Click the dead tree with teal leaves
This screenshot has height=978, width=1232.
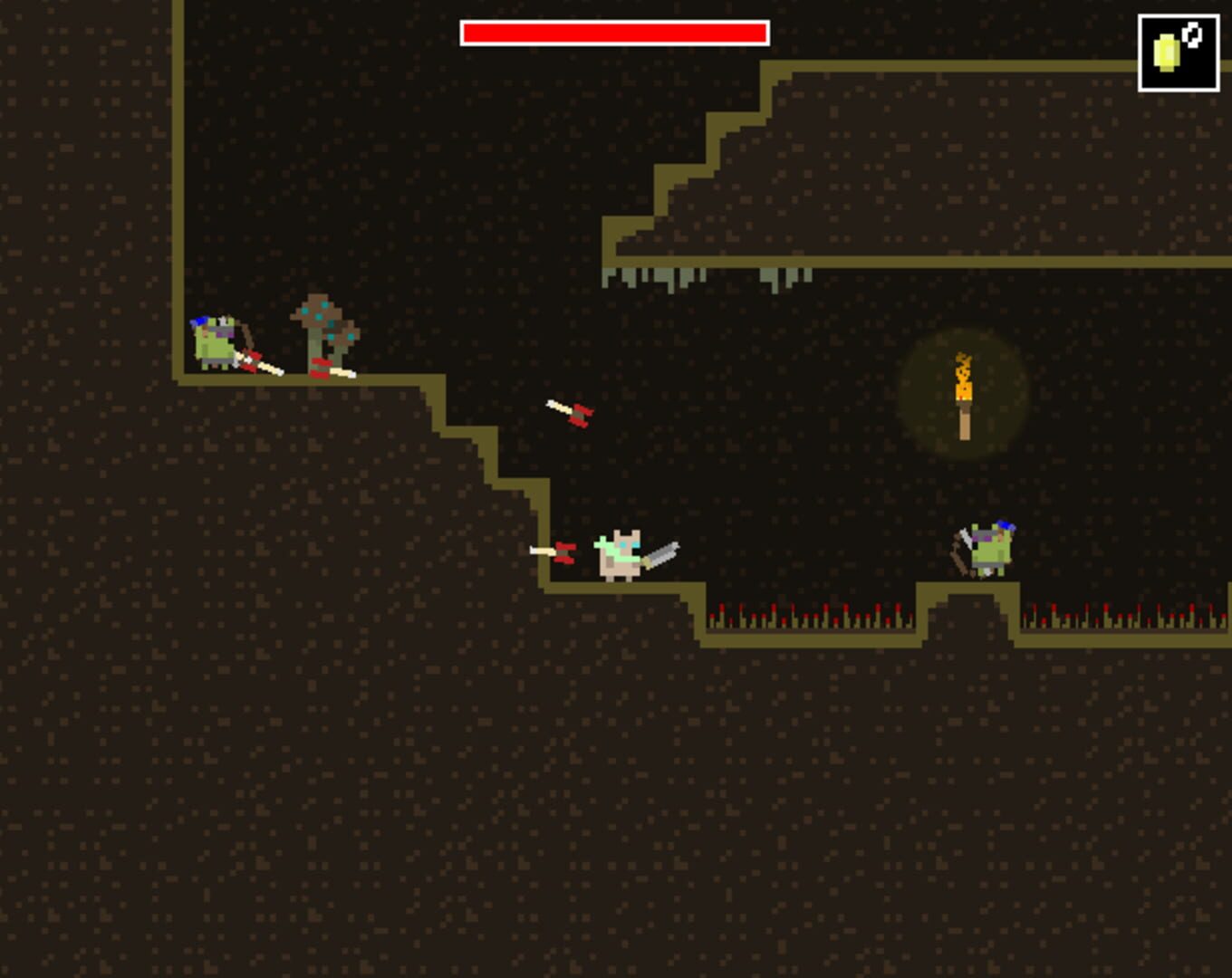click(322, 331)
